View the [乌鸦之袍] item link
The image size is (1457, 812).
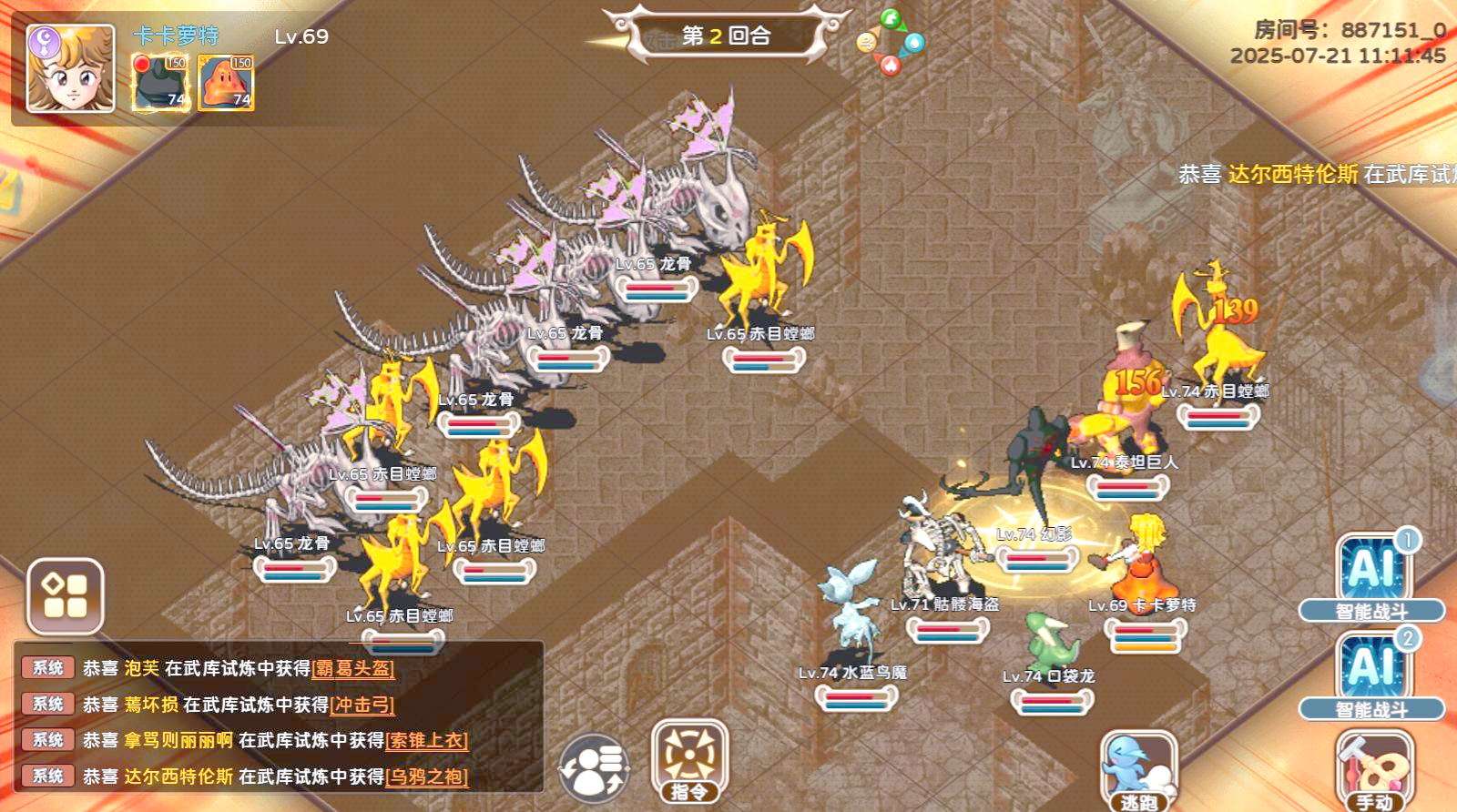pyautogui.click(x=426, y=777)
